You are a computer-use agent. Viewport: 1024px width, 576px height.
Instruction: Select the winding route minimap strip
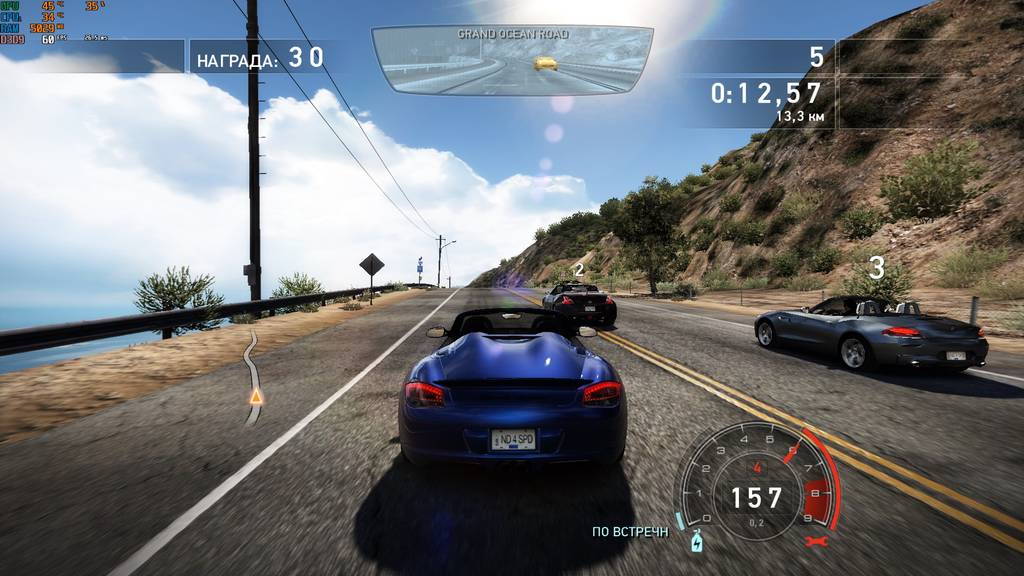[253, 375]
